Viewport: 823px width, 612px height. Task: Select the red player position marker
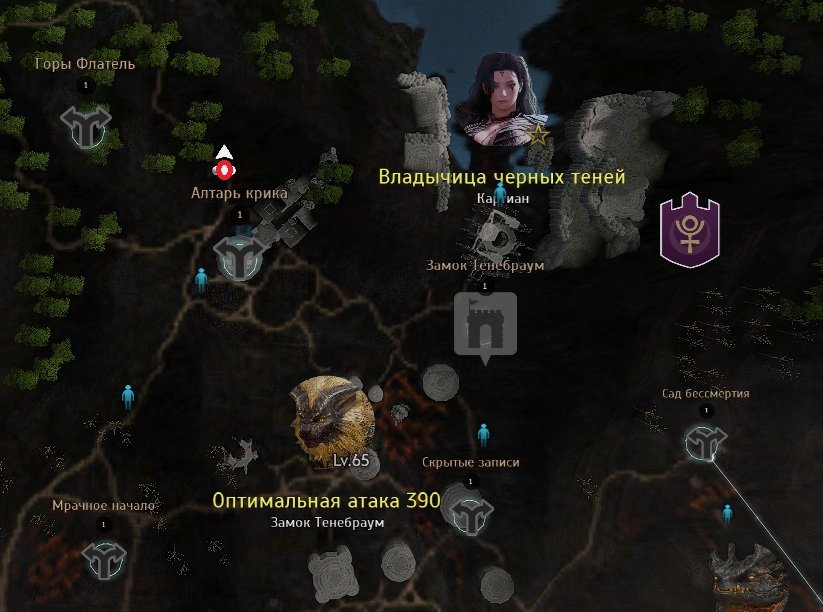(x=225, y=167)
